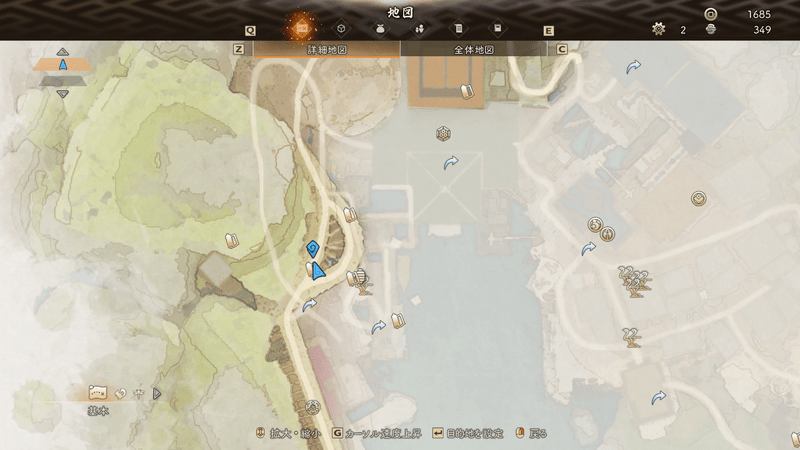Advance map filter with the right arrow

[x=157, y=393]
